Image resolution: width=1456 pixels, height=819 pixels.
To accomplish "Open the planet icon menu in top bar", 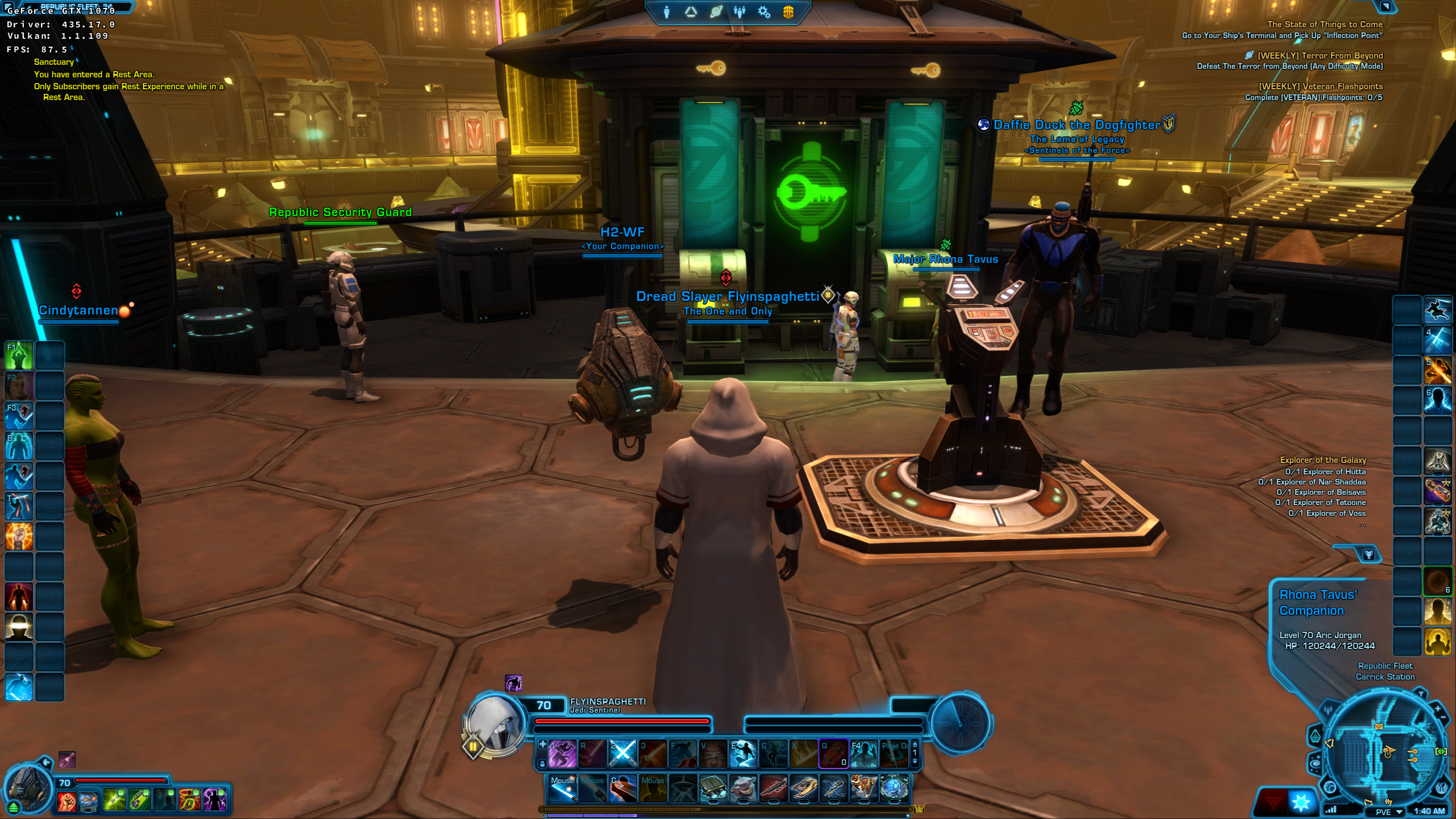I will (715, 11).
